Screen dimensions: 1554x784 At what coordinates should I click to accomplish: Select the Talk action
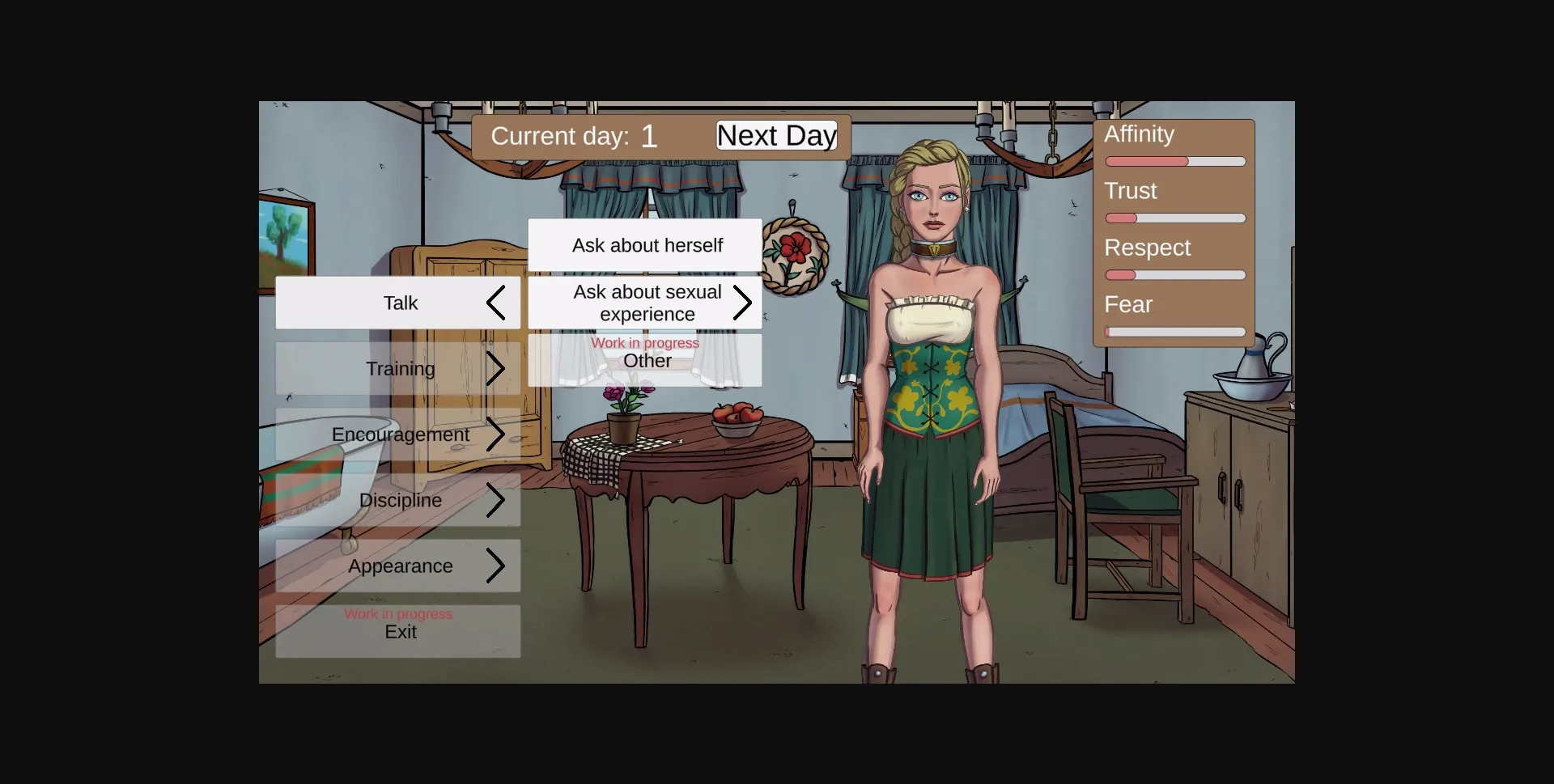coord(399,303)
